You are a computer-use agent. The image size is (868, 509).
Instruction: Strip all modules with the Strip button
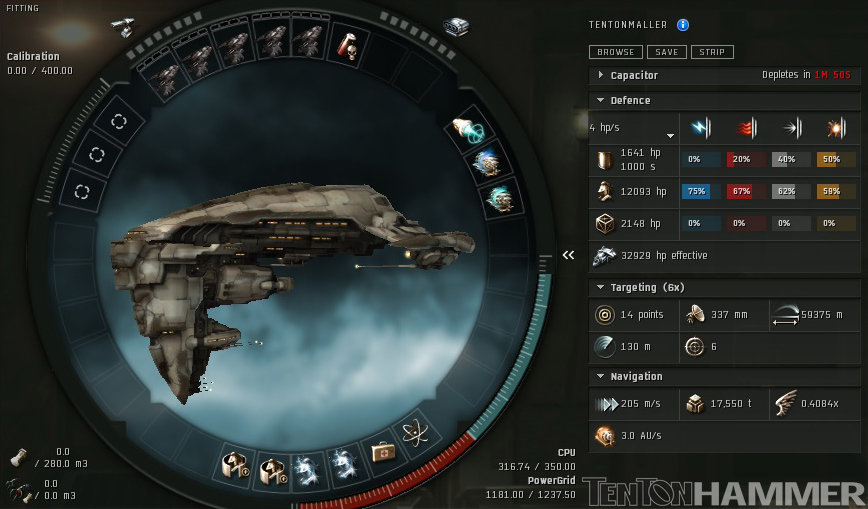[712, 52]
